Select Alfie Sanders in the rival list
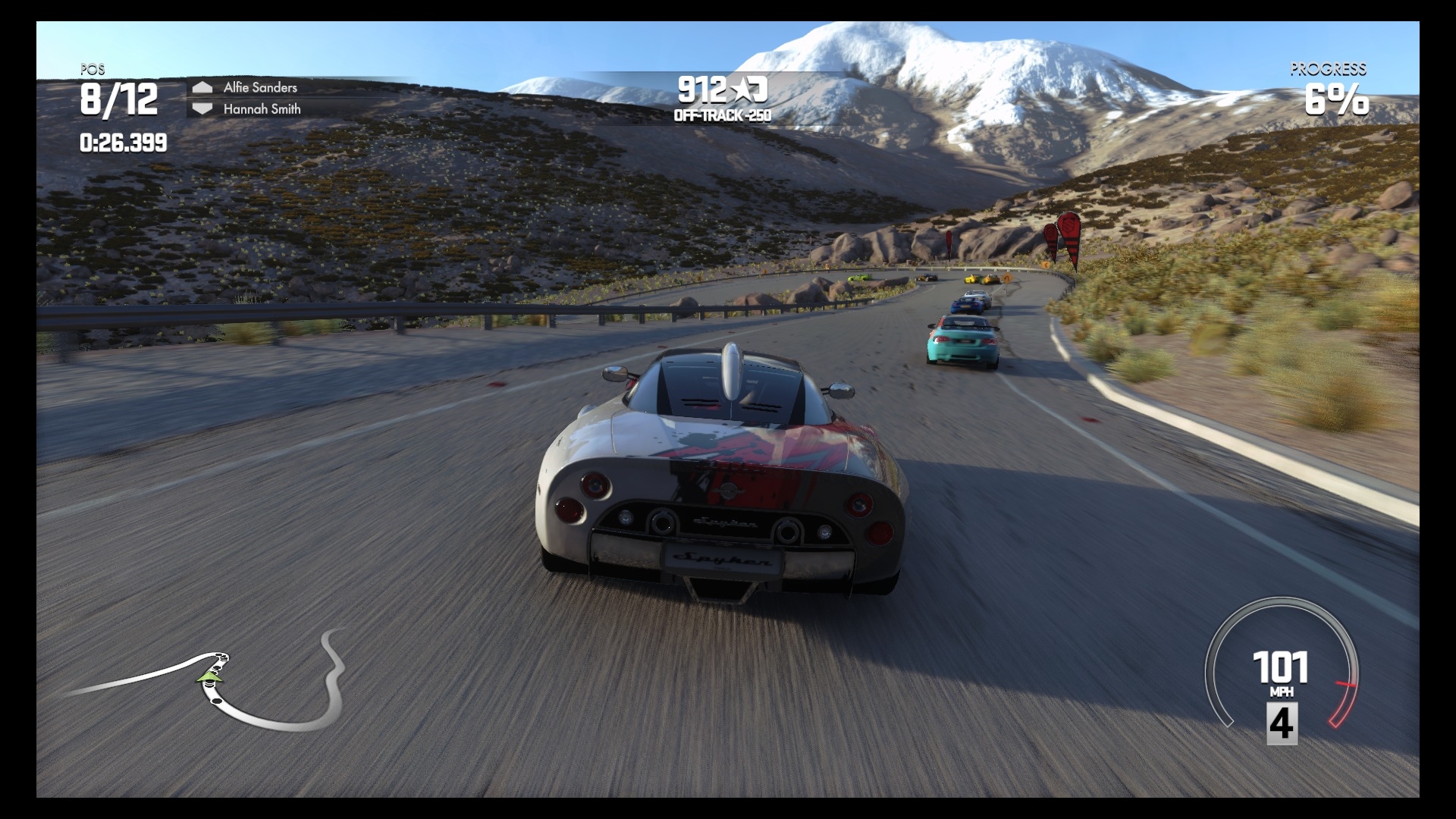This screenshot has height=819, width=1456. click(260, 87)
